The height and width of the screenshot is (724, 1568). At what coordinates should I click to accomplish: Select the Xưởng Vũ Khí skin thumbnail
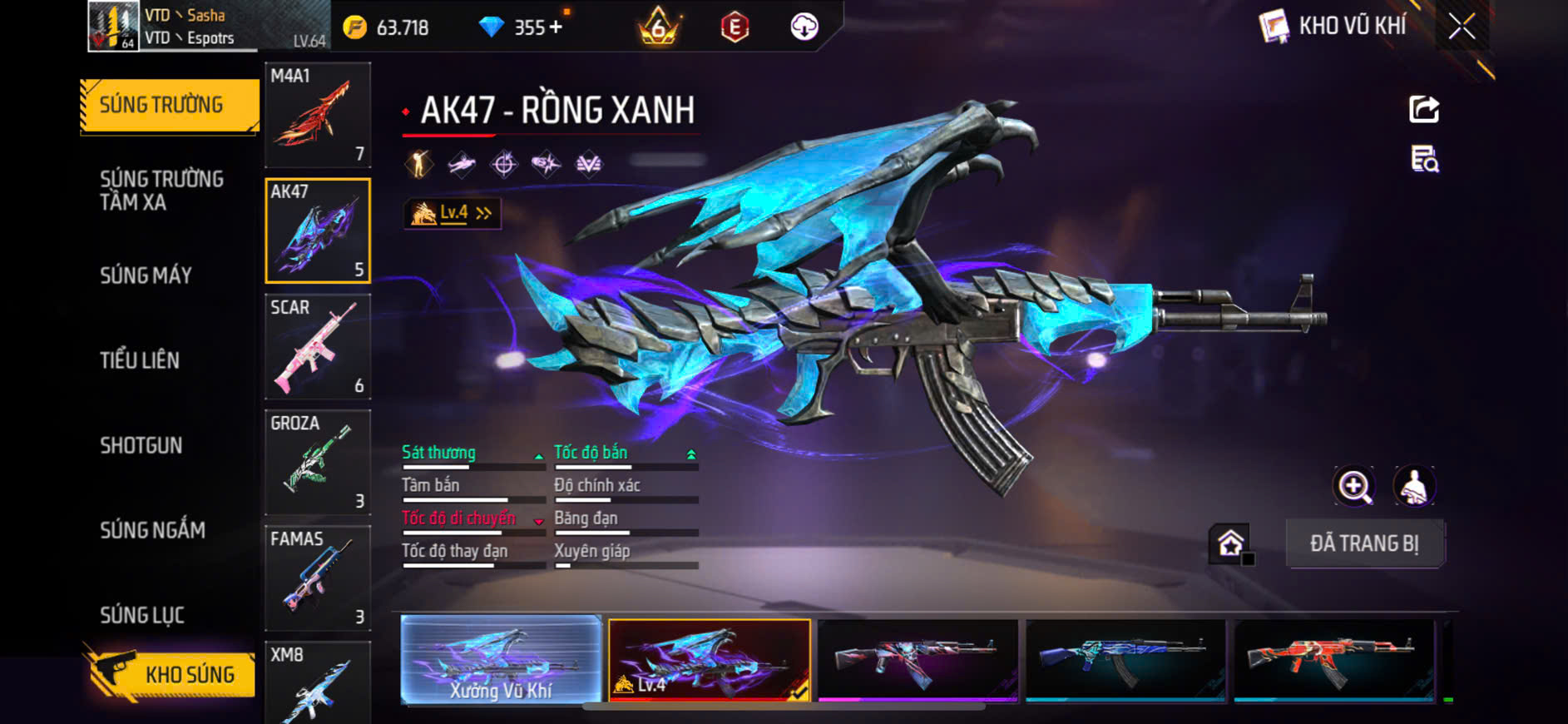[501, 659]
